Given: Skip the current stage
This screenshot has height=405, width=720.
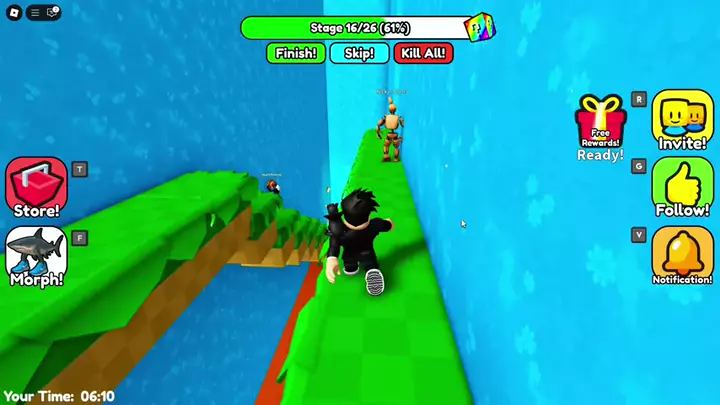Looking at the screenshot, I should 359,53.
